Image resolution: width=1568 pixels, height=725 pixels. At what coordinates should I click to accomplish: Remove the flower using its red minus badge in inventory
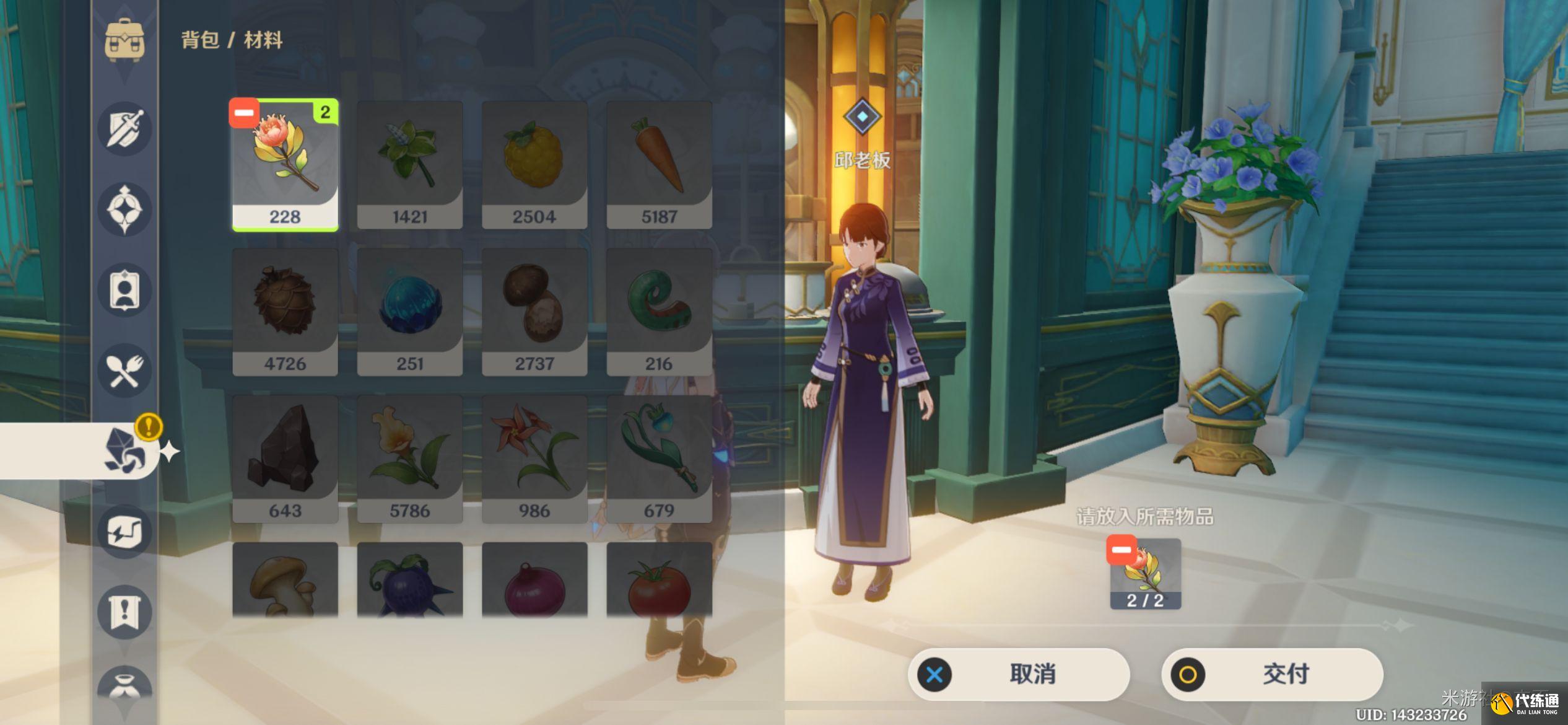[x=243, y=113]
